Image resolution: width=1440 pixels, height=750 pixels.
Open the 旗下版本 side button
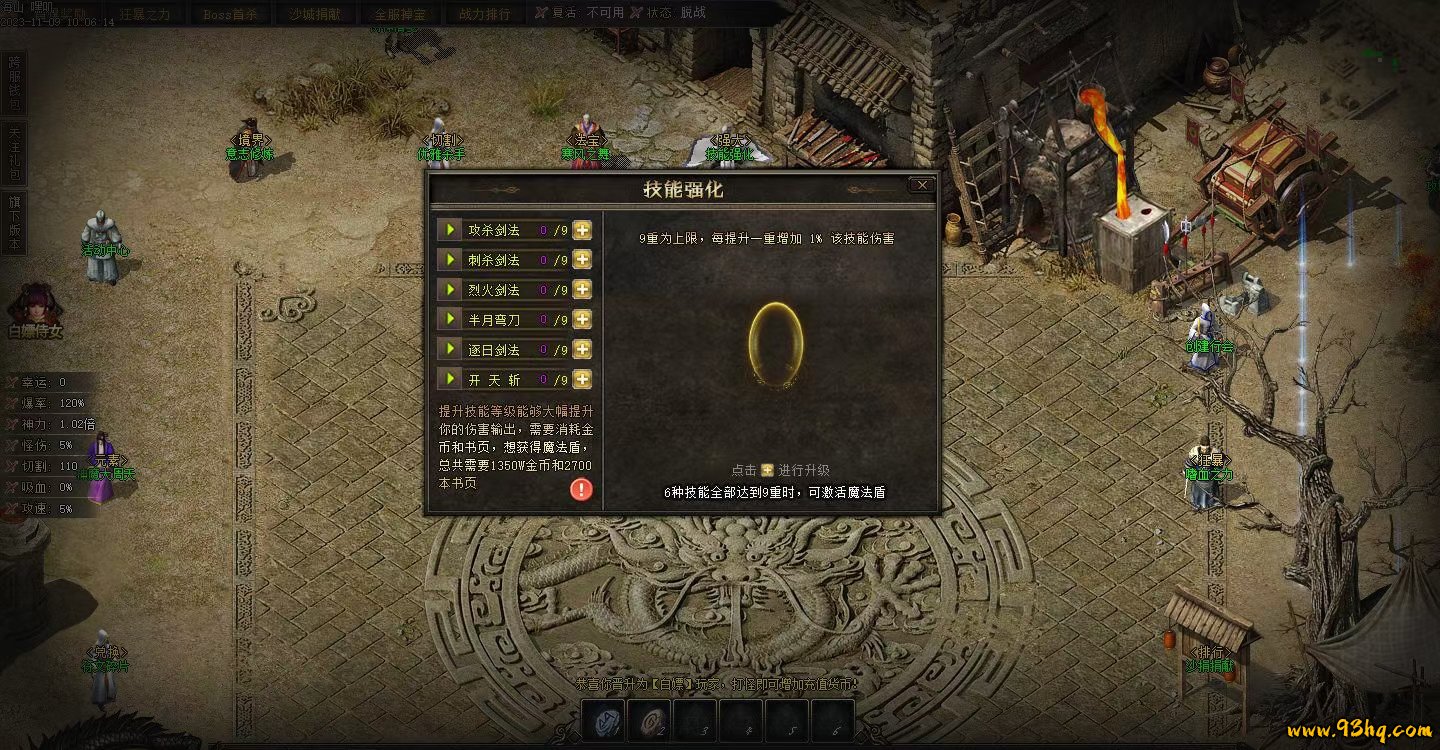click(x=13, y=223)
